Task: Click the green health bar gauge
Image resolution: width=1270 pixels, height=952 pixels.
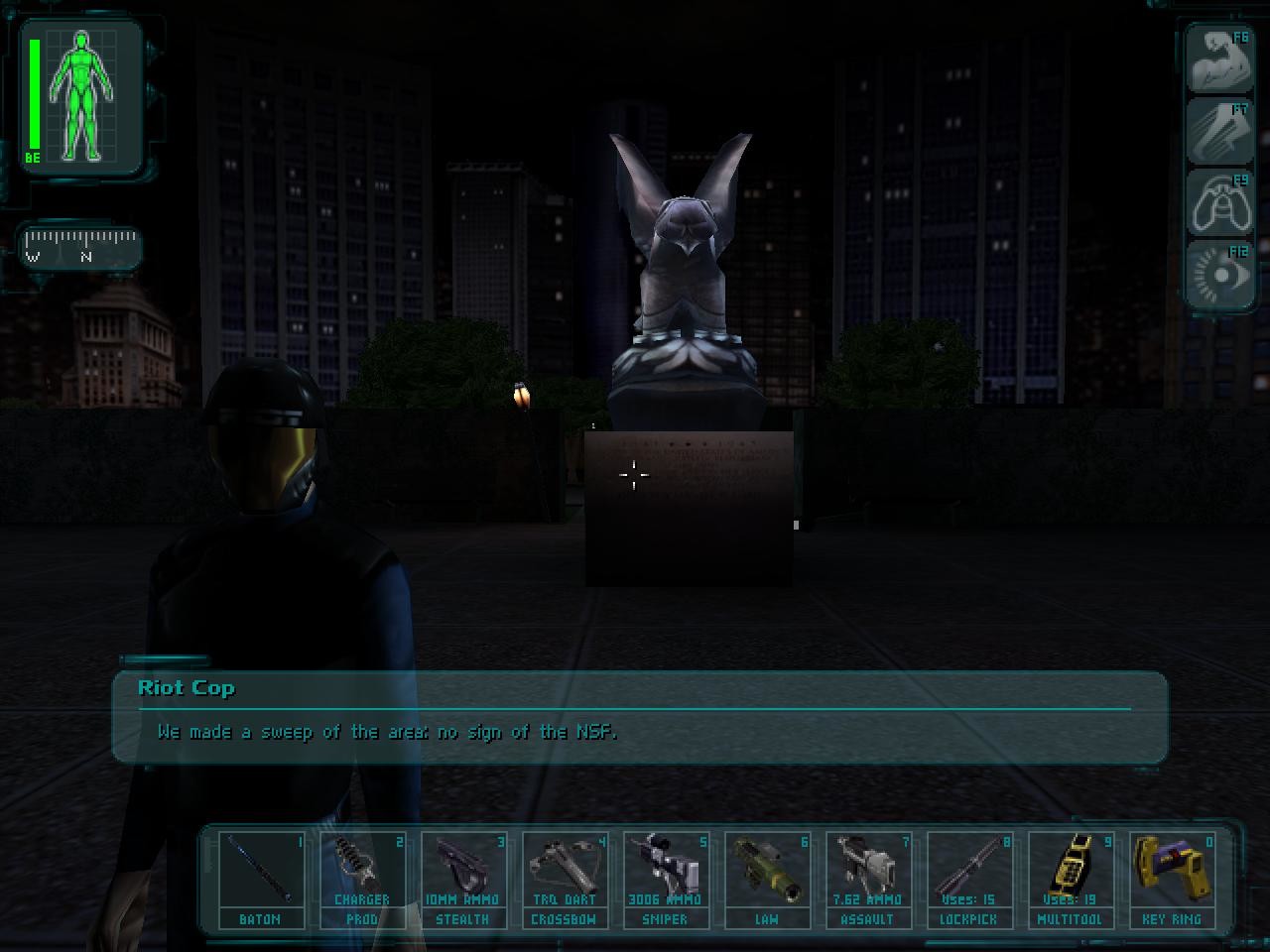Action: 36,94
